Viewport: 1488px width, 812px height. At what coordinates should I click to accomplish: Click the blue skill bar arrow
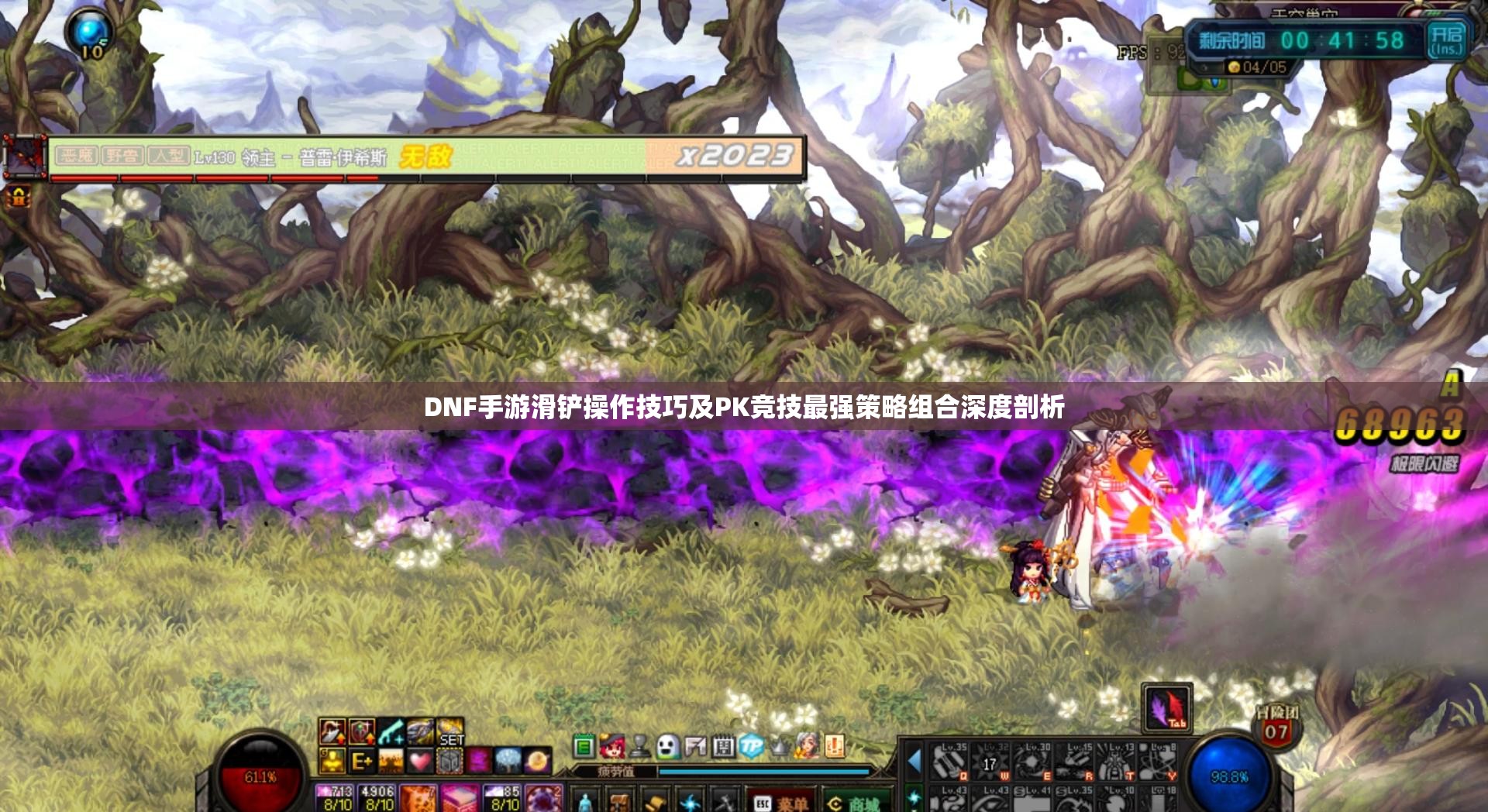[914, 761]
